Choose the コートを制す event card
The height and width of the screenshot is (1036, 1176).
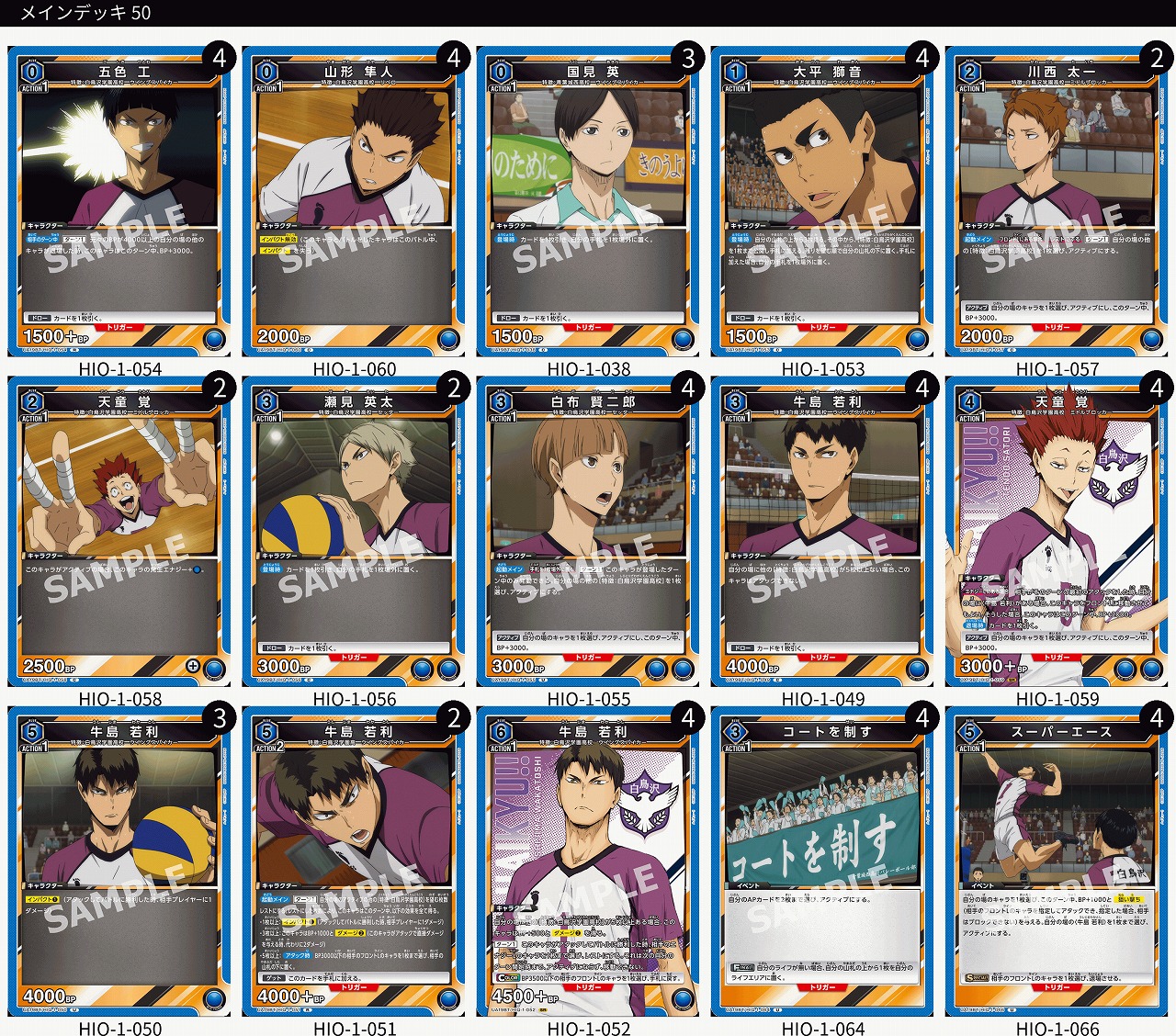[823, 863]
